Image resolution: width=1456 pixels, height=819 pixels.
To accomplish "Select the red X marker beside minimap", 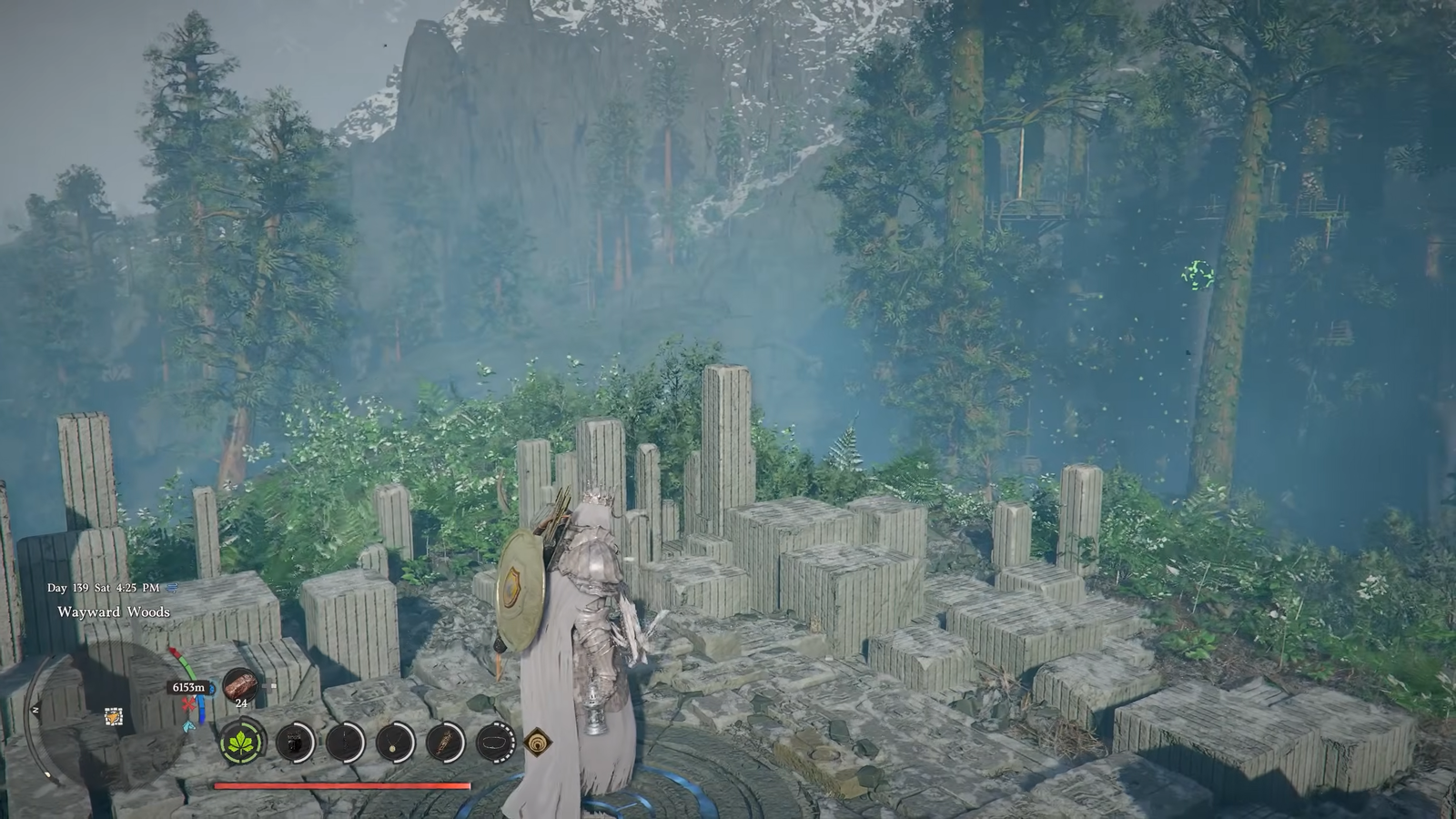I will coord(188,705).
